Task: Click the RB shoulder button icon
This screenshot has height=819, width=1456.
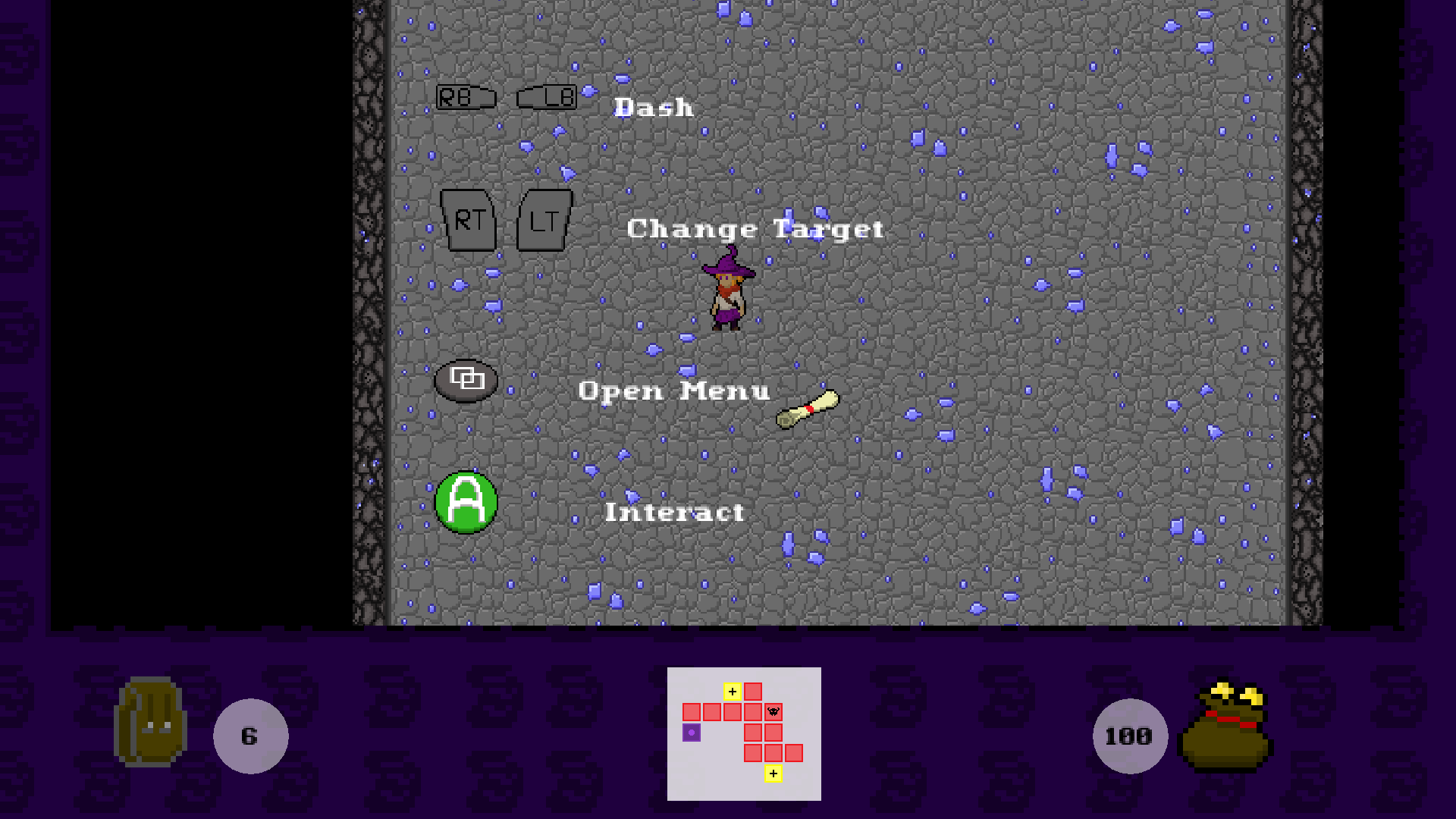Action: point(466,97)
